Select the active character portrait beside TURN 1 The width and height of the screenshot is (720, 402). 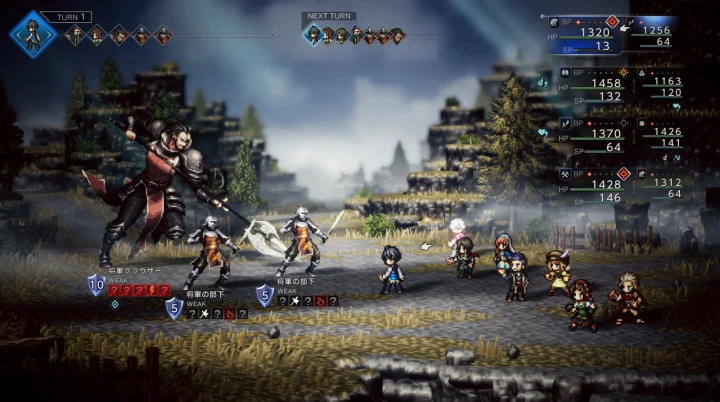pos(33,33)
